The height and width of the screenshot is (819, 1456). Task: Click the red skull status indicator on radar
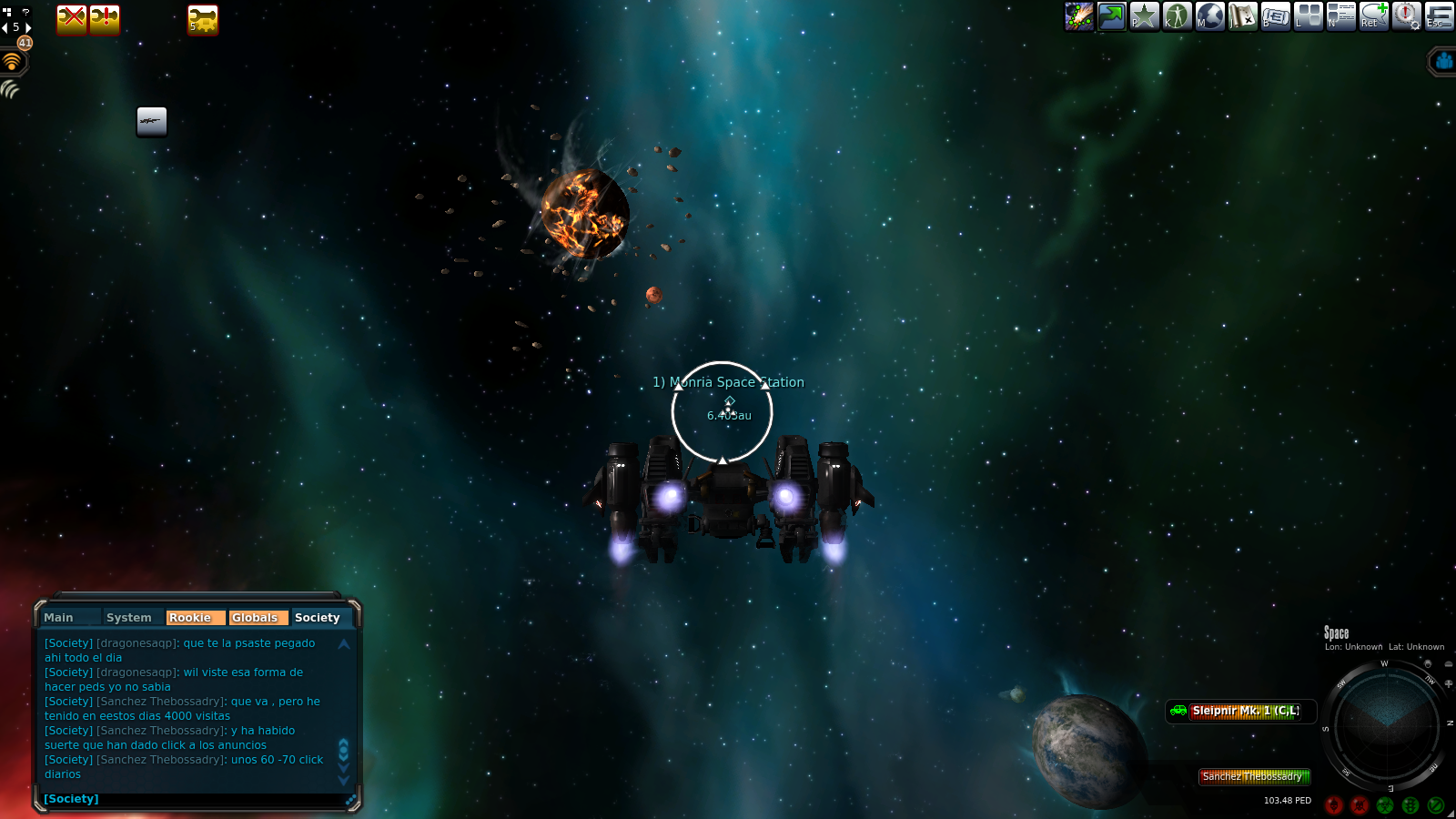pyautogui.click(x=1334, y=805)
